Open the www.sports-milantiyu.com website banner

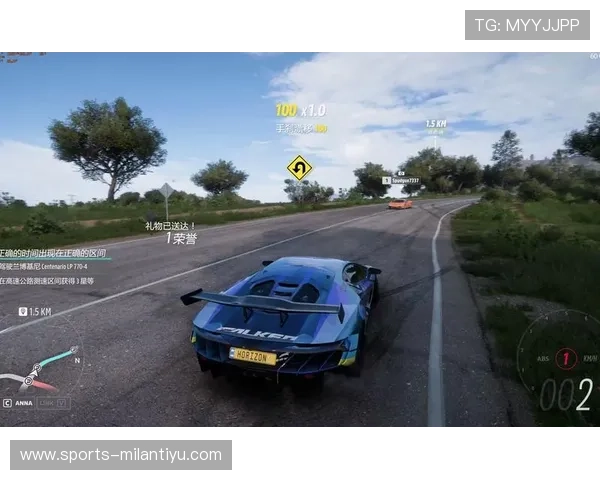point(120,455)
